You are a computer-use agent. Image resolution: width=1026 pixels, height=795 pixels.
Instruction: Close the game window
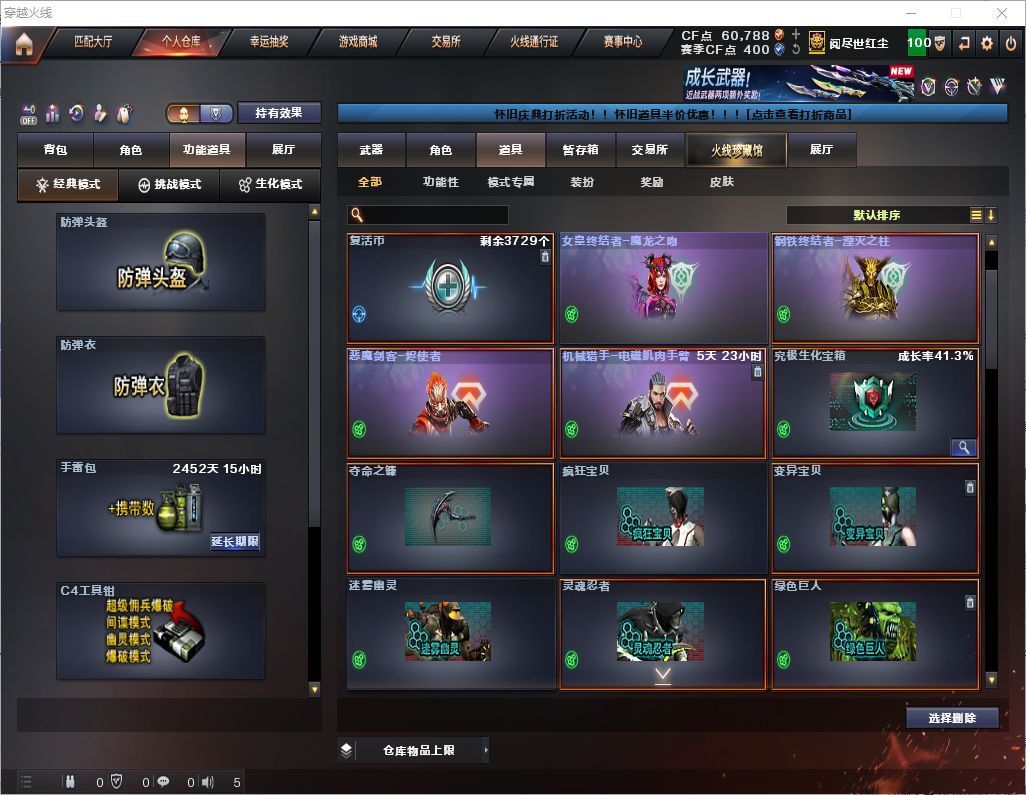1001,13
